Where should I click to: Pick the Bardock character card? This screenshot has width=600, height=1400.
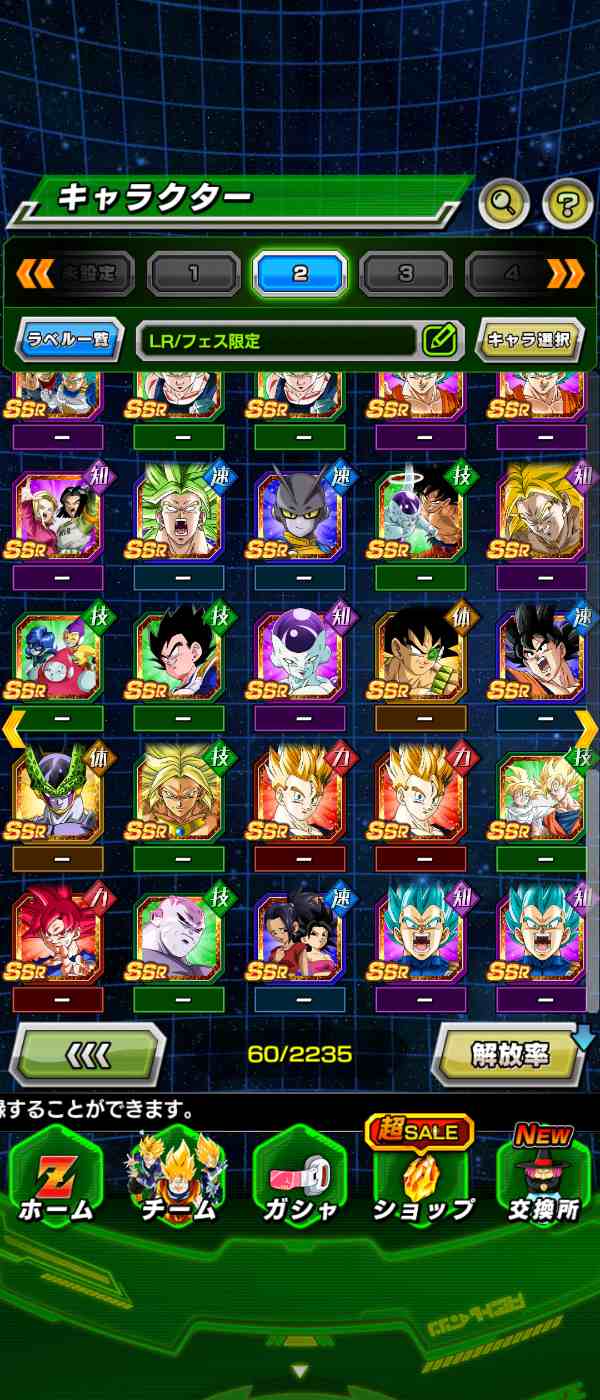coord(420,655)
